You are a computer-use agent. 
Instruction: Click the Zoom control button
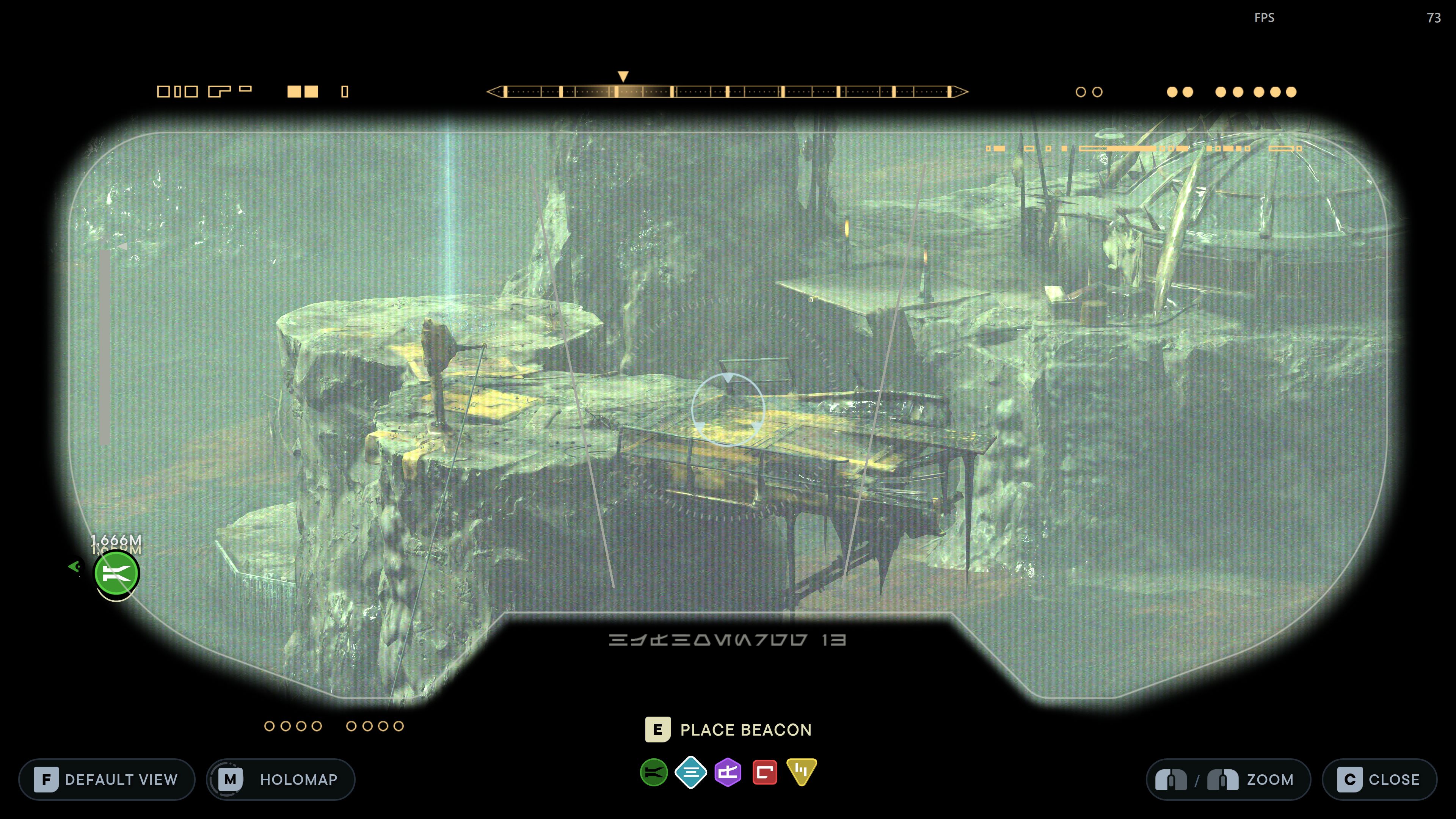point(1228,780)
